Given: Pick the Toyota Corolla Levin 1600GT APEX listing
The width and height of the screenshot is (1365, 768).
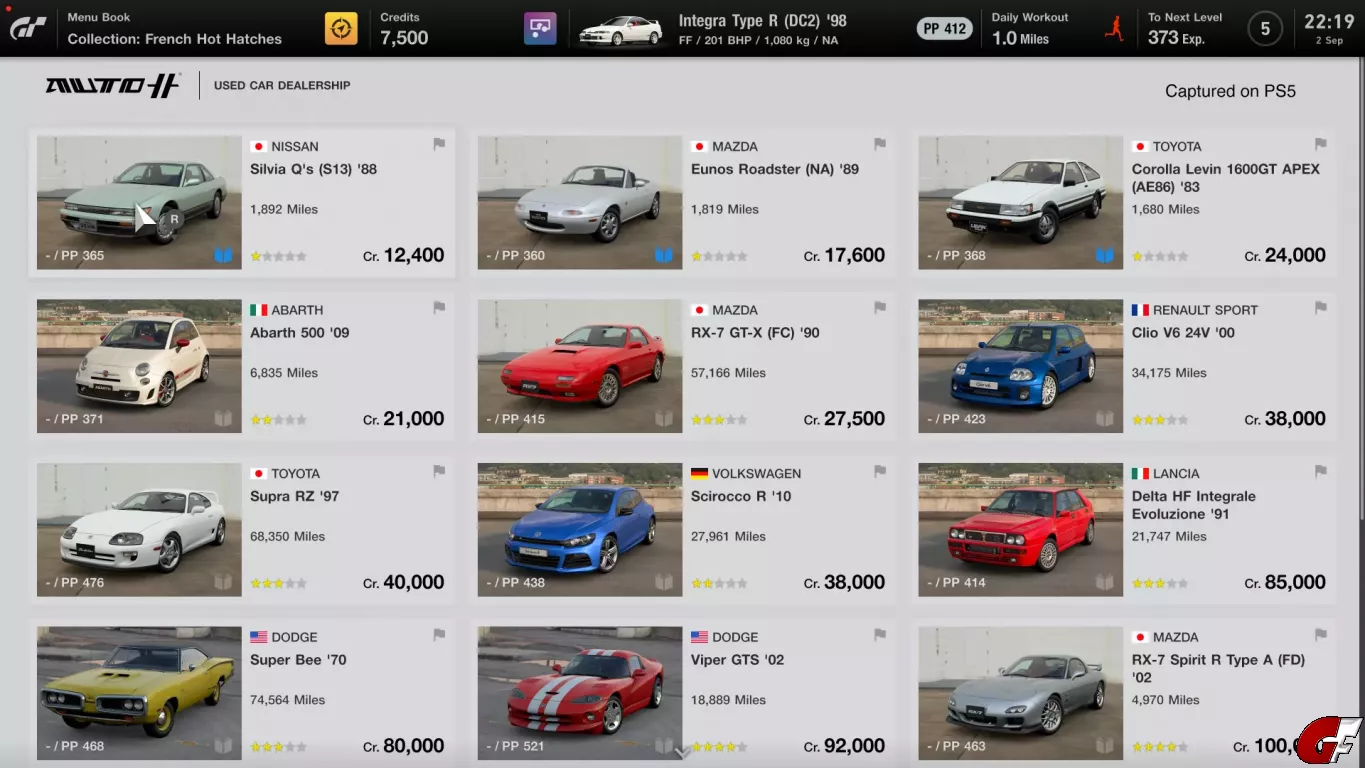Looking at the screenshot, I should [x=1123, y=203].
